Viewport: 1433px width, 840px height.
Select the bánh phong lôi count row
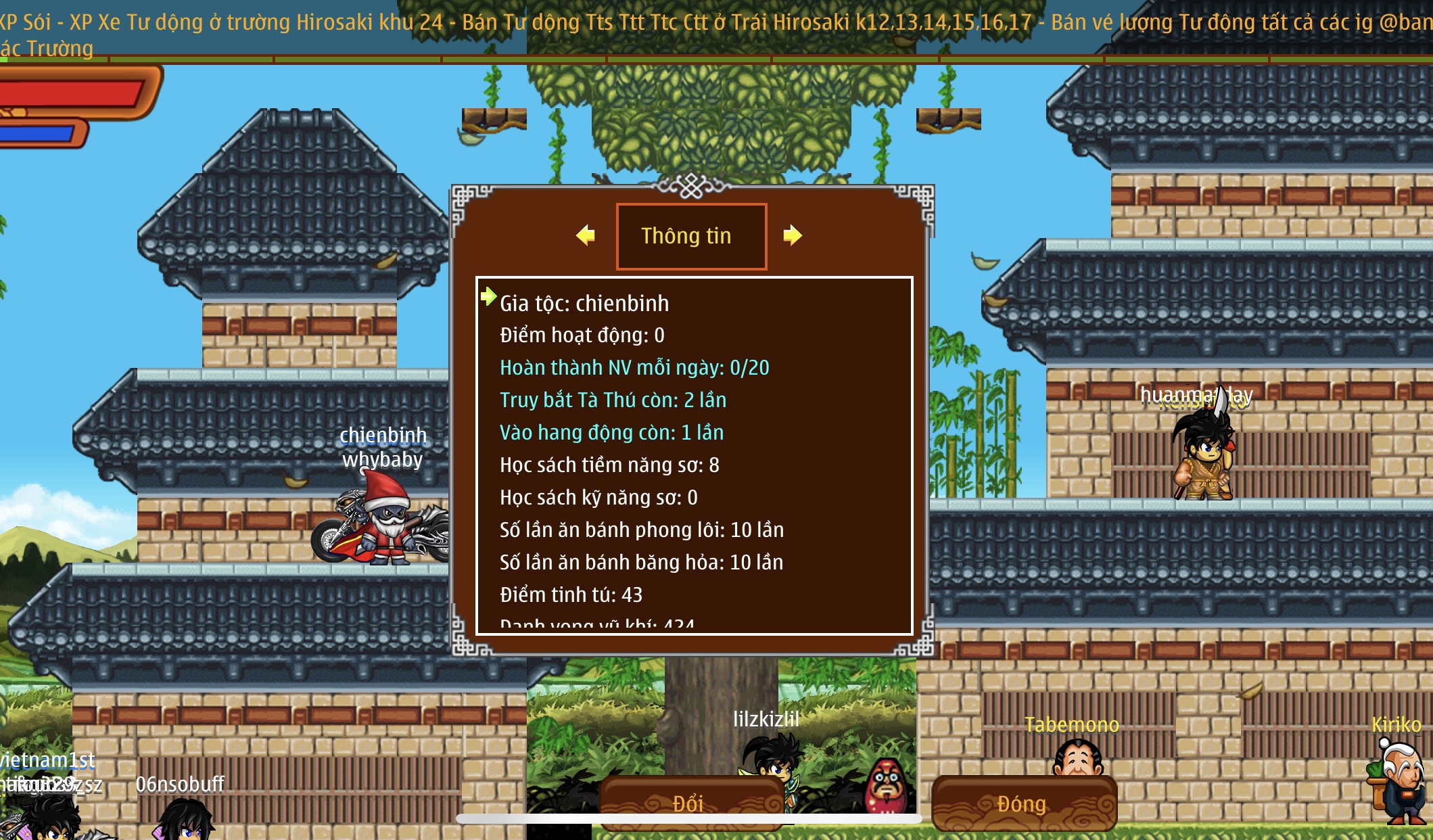(x=642, y=530)
